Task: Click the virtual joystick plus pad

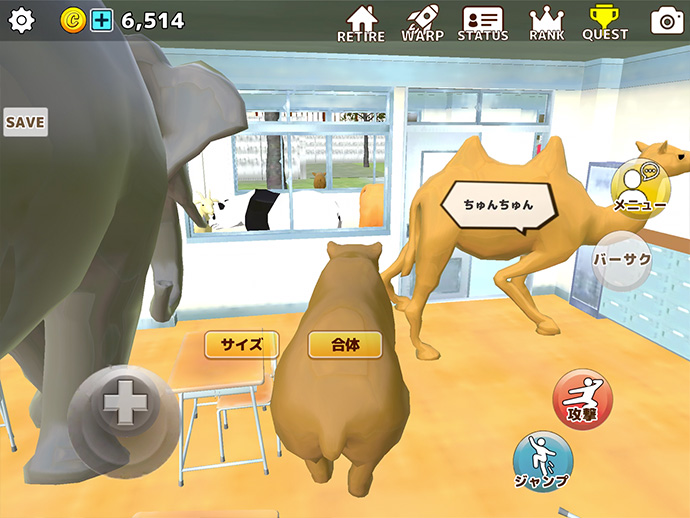Action: pyautogui.click(x=124, y=406)
